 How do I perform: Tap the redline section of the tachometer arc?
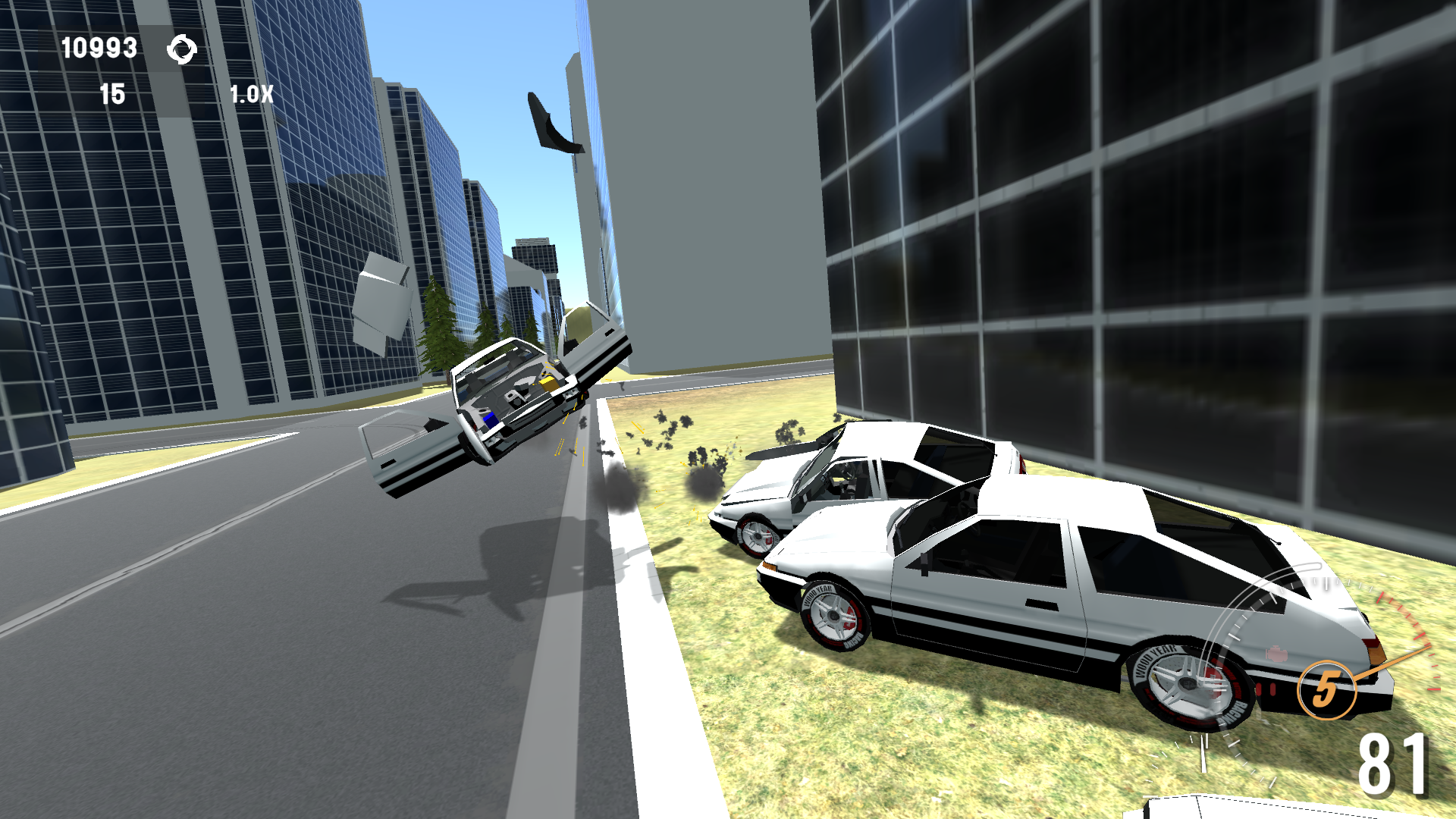1408,622
